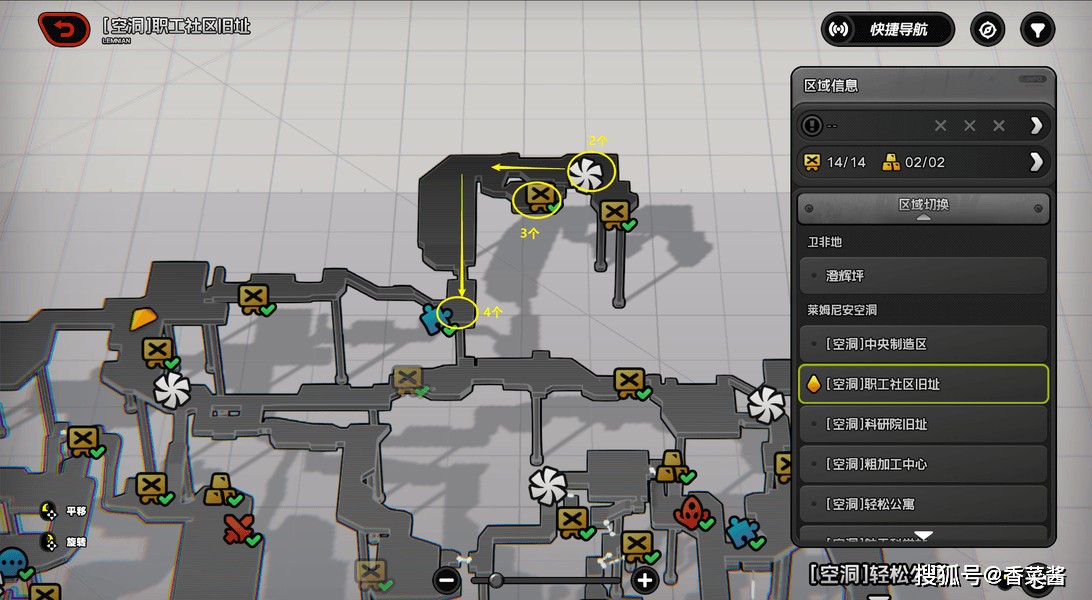The image size is (1092, 600).
Task: Collapse the 区域切换 area switch header
Action: pyautogui.click(x=923, y=207)
